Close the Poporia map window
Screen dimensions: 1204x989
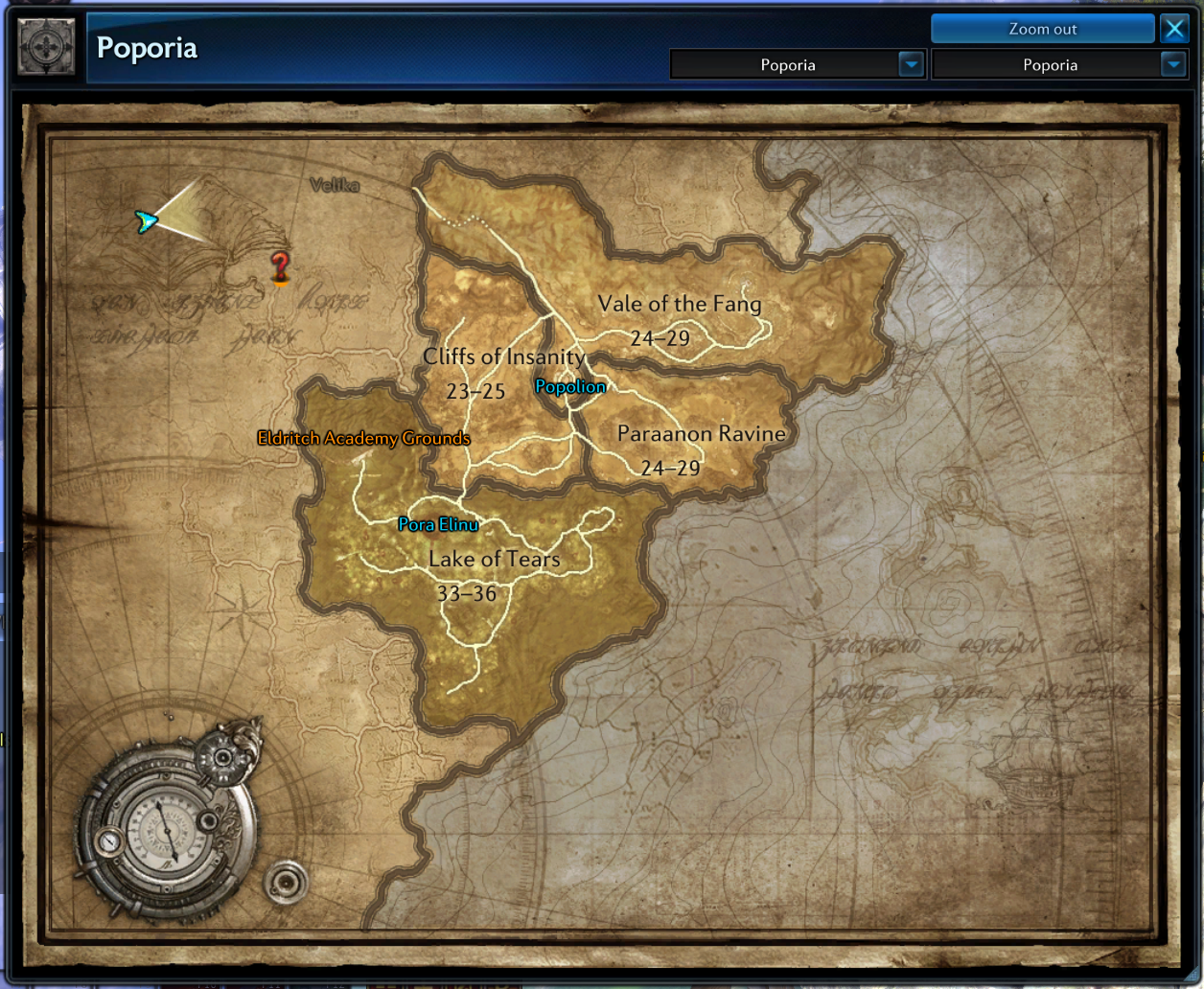(1174, 29)
